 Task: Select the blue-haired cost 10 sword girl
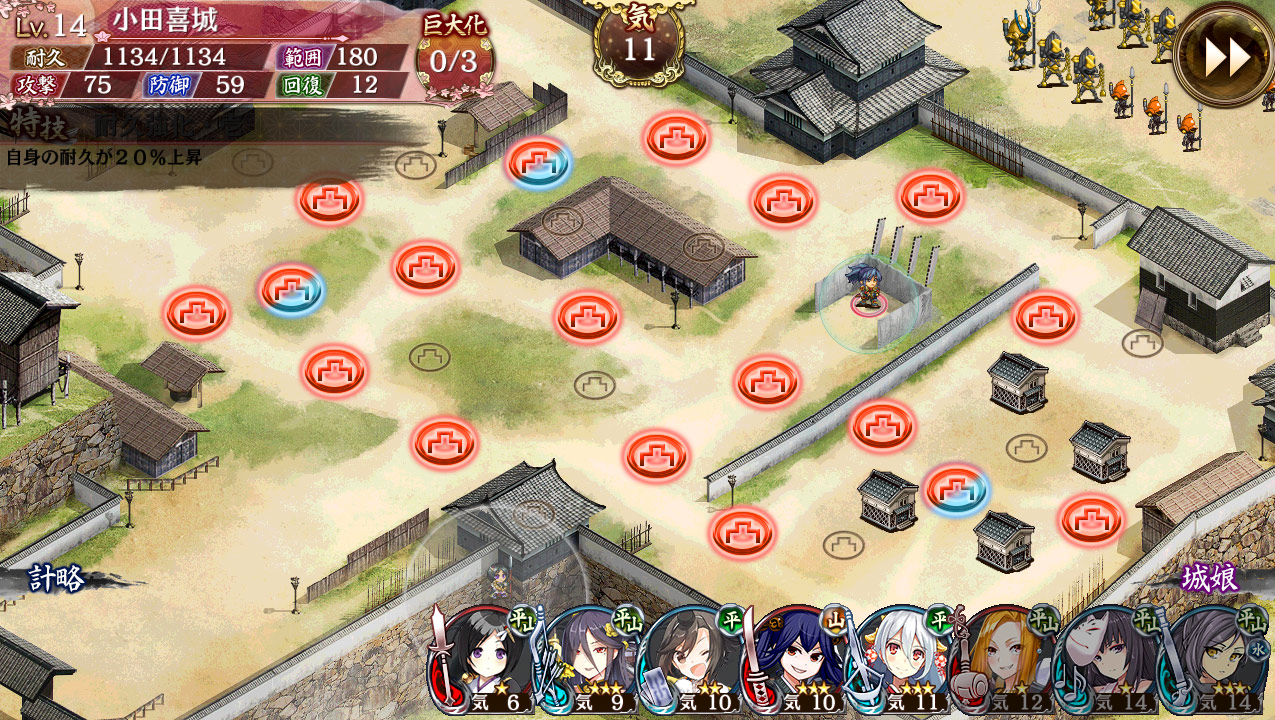point(797,660)
